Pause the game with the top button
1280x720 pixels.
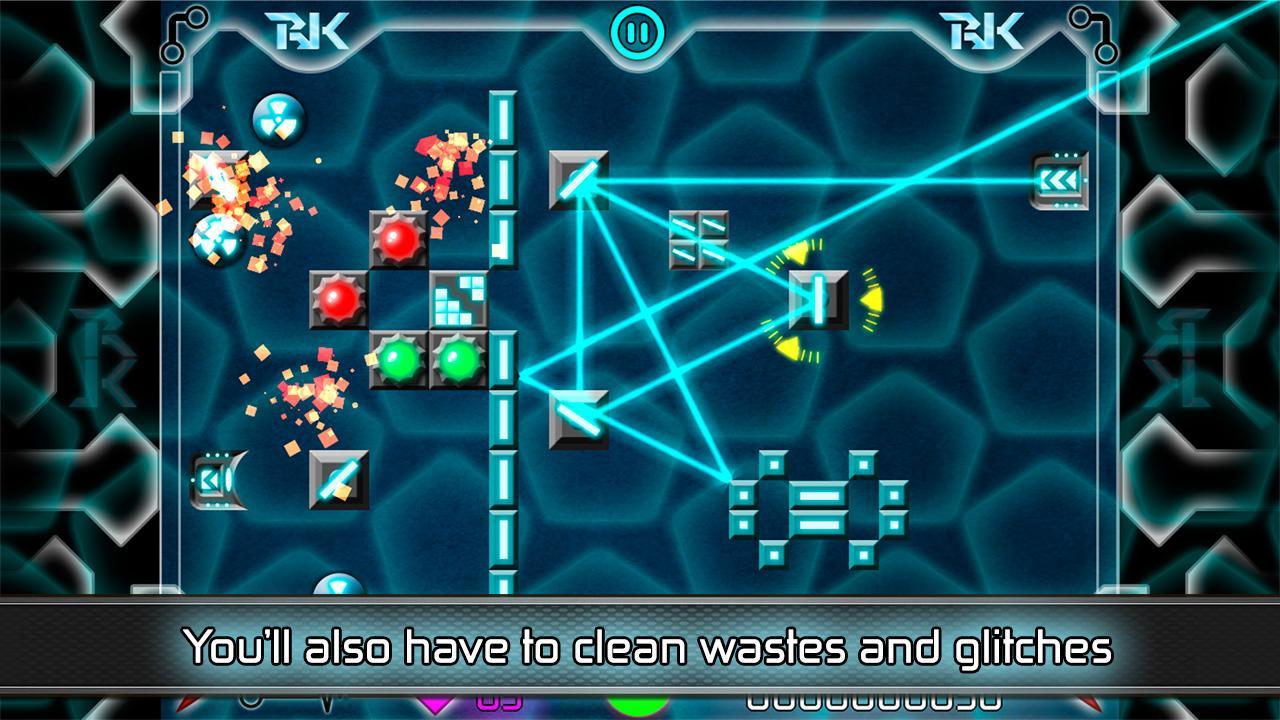pyautogui.click(x=639, y=32)
